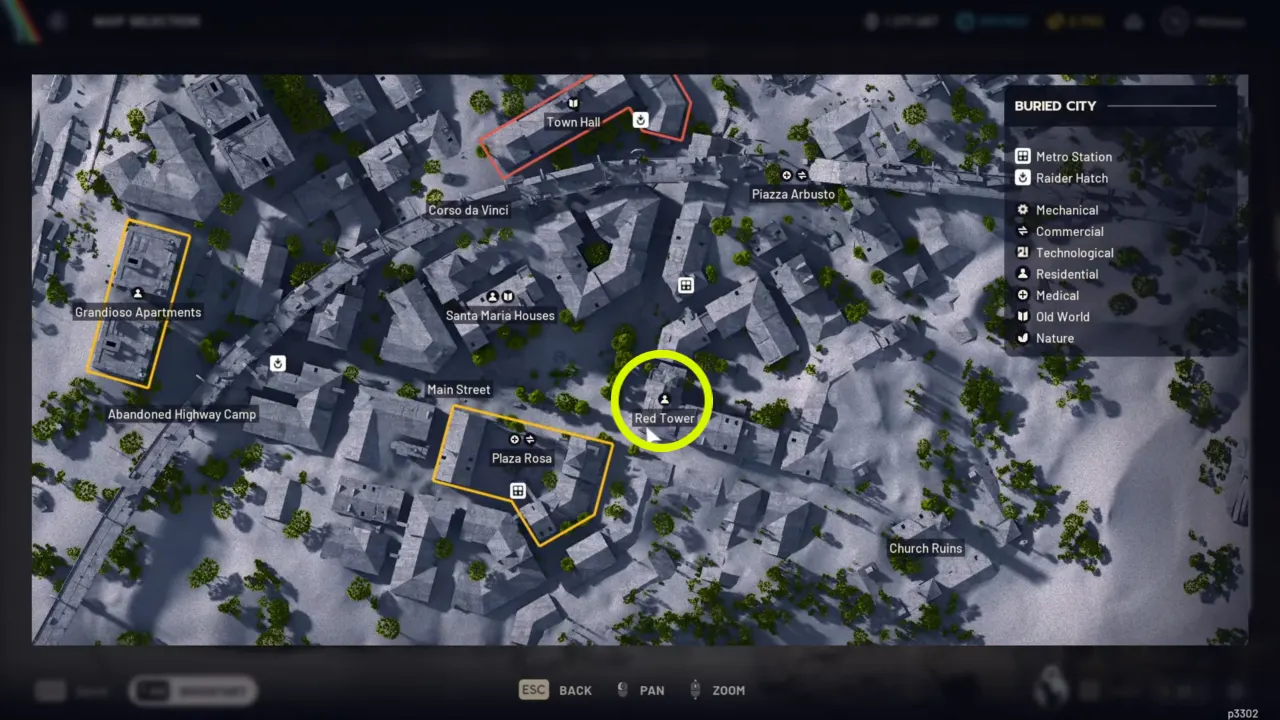Select the Metro Station icon near Piazza Arbusto
Viewport: 1280px width, 720px height.
coord(686,285)
